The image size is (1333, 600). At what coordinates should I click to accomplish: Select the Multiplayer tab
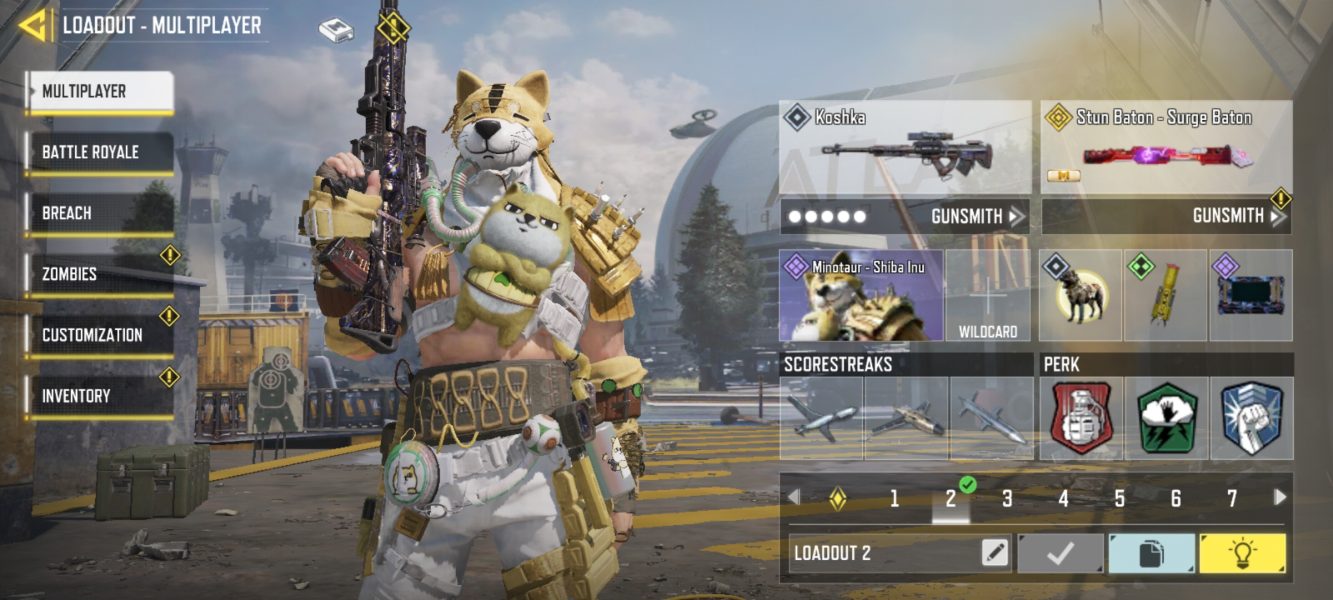tap(100, 92)
